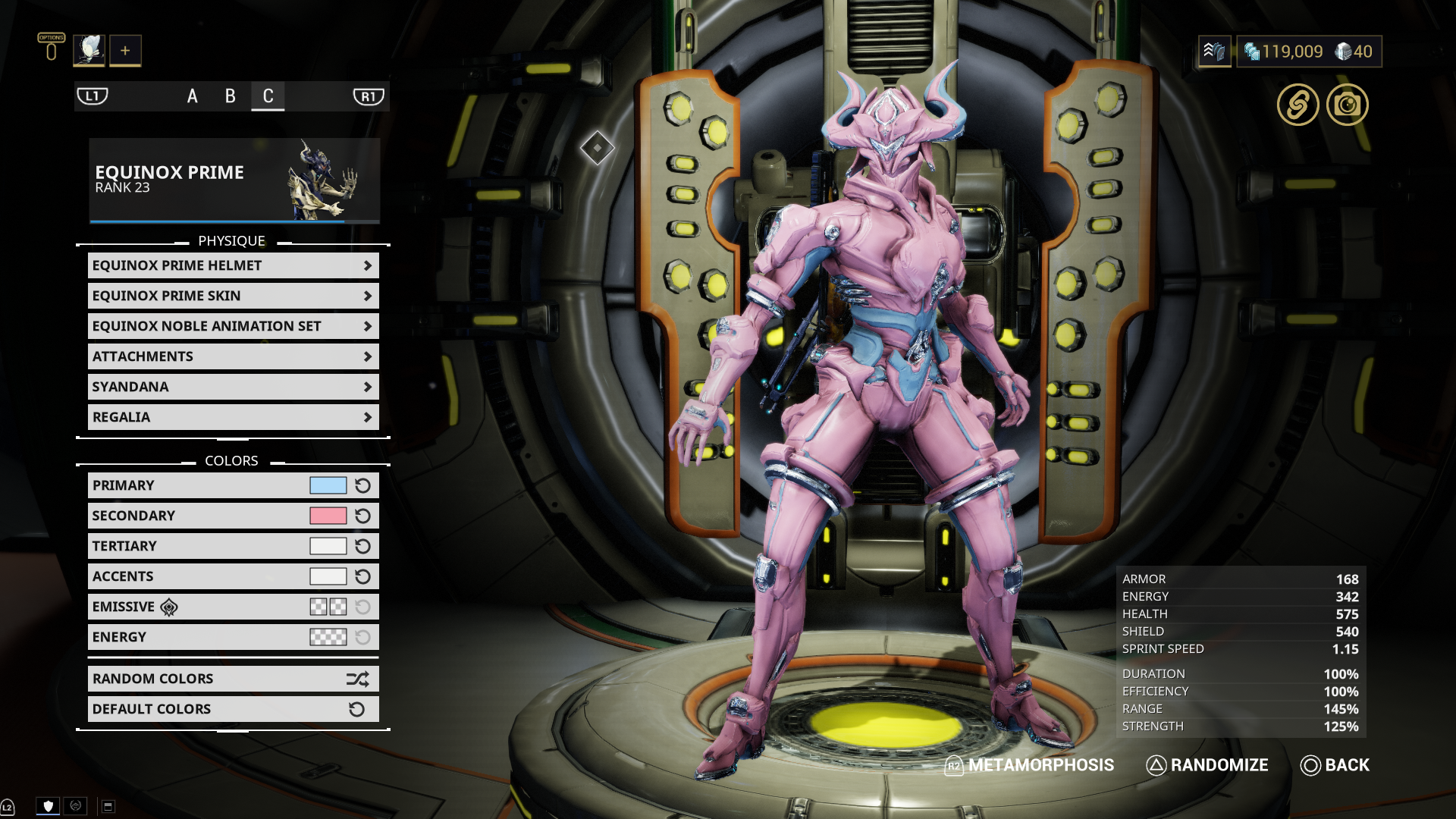Switch to appearance config B
The height and width of the screenshot is (819, 1456).
(x=231, y=96)
